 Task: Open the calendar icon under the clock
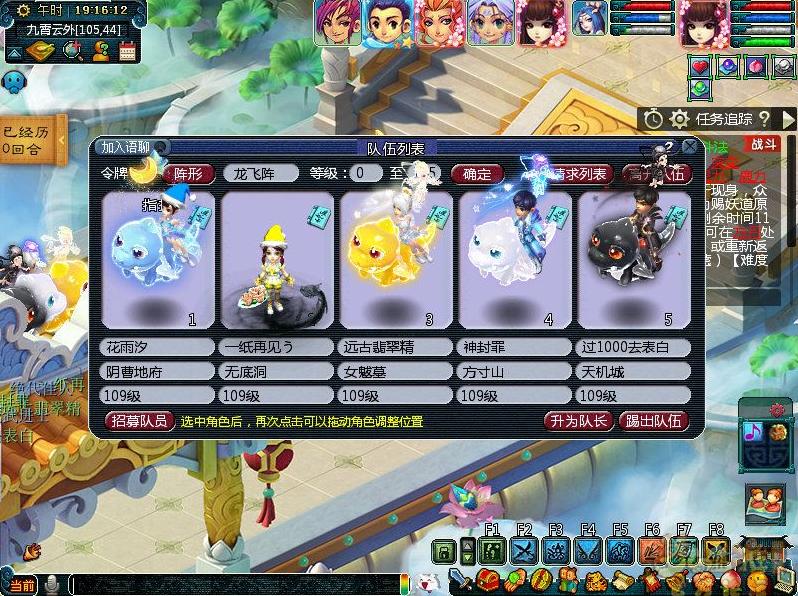[127, 51]
